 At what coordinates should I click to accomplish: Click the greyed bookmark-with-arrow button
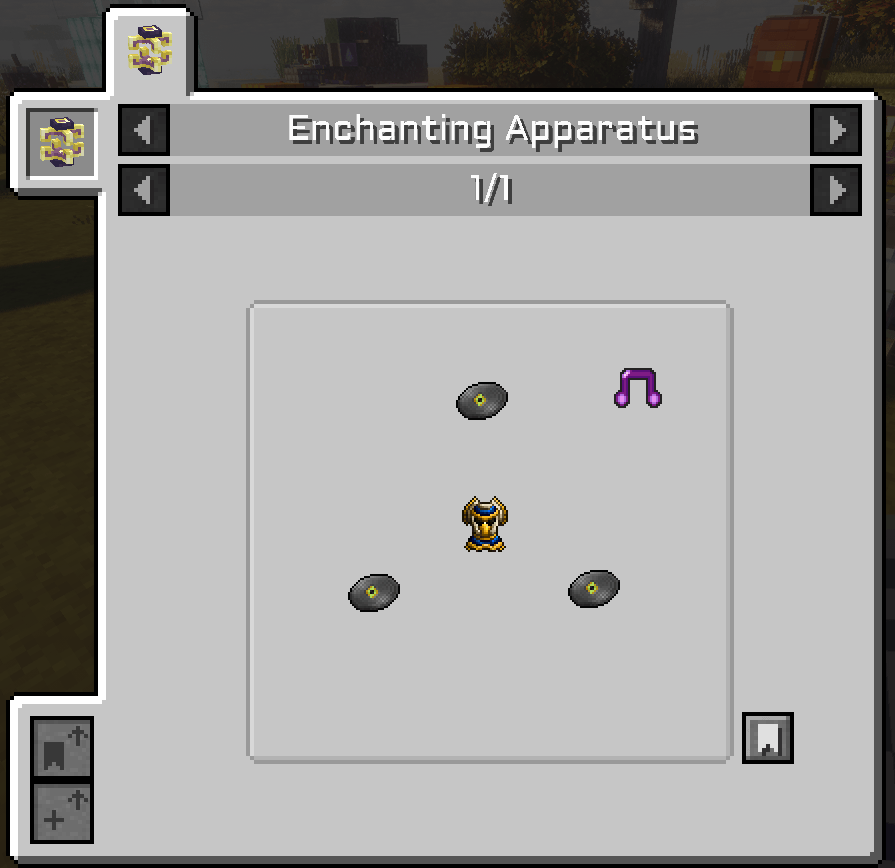click(62, 748)
